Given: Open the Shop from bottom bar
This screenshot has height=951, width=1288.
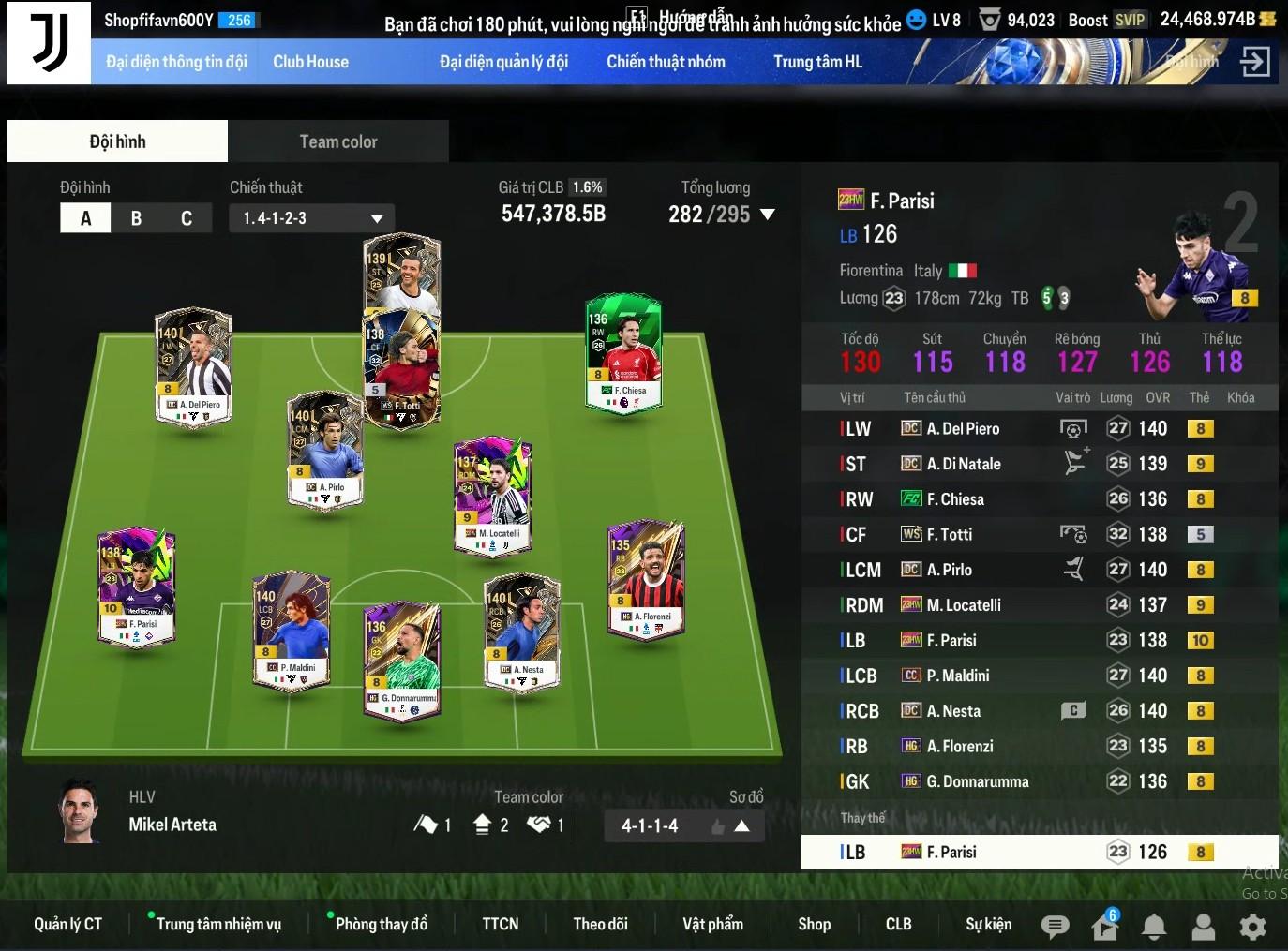Looking at the screenshot, I should [814, 924].
